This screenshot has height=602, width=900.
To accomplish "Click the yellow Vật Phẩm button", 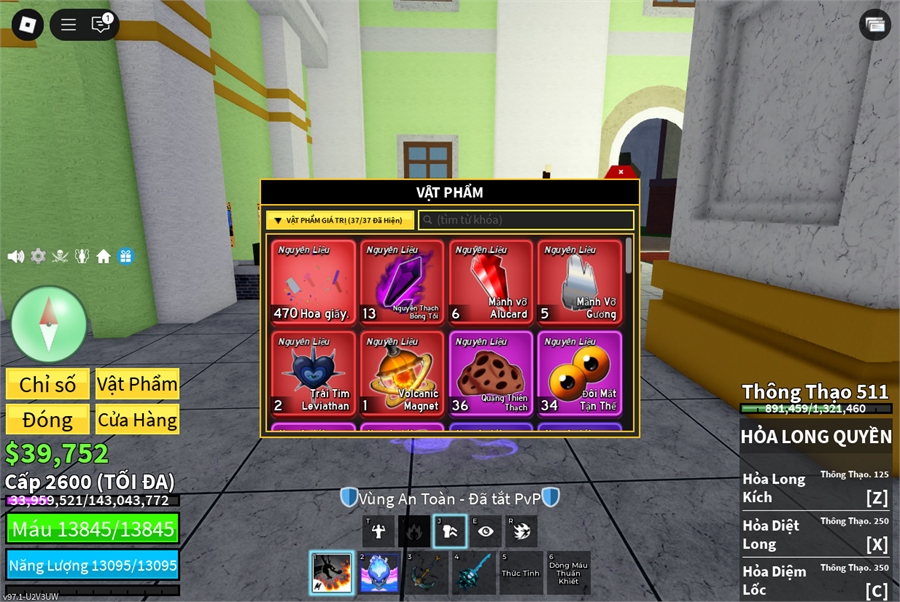I will tap(137, 384).
